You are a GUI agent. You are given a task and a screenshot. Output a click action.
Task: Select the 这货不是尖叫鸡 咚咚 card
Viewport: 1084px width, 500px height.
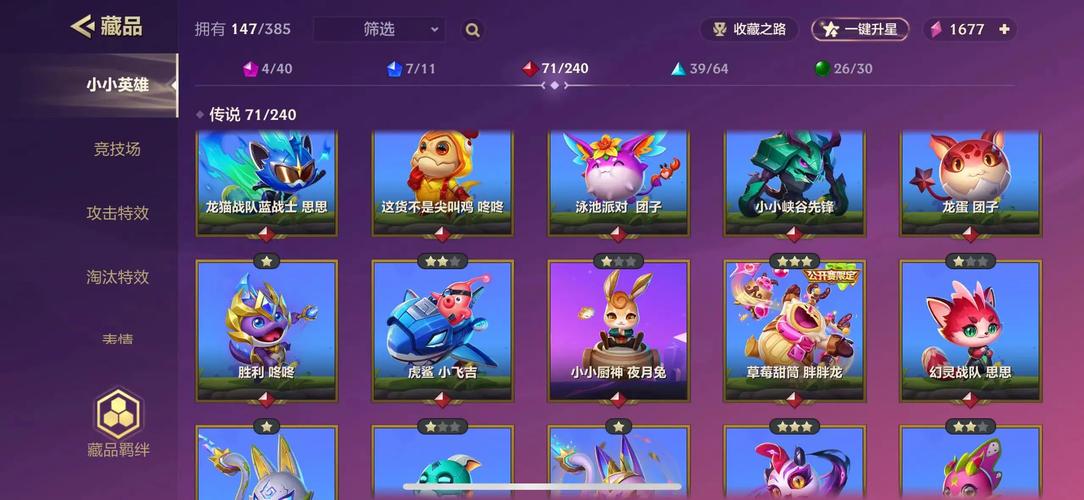[442, 180]
